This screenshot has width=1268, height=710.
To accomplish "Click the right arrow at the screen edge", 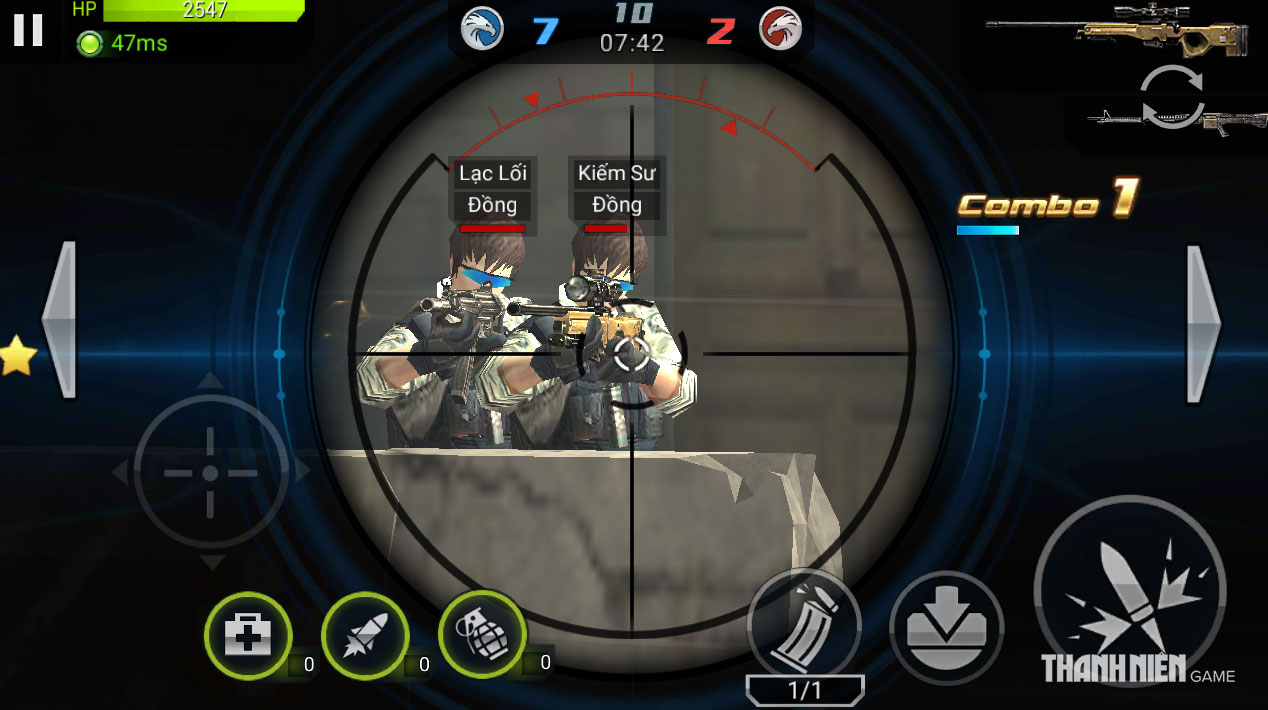I will click(1203, 323).
